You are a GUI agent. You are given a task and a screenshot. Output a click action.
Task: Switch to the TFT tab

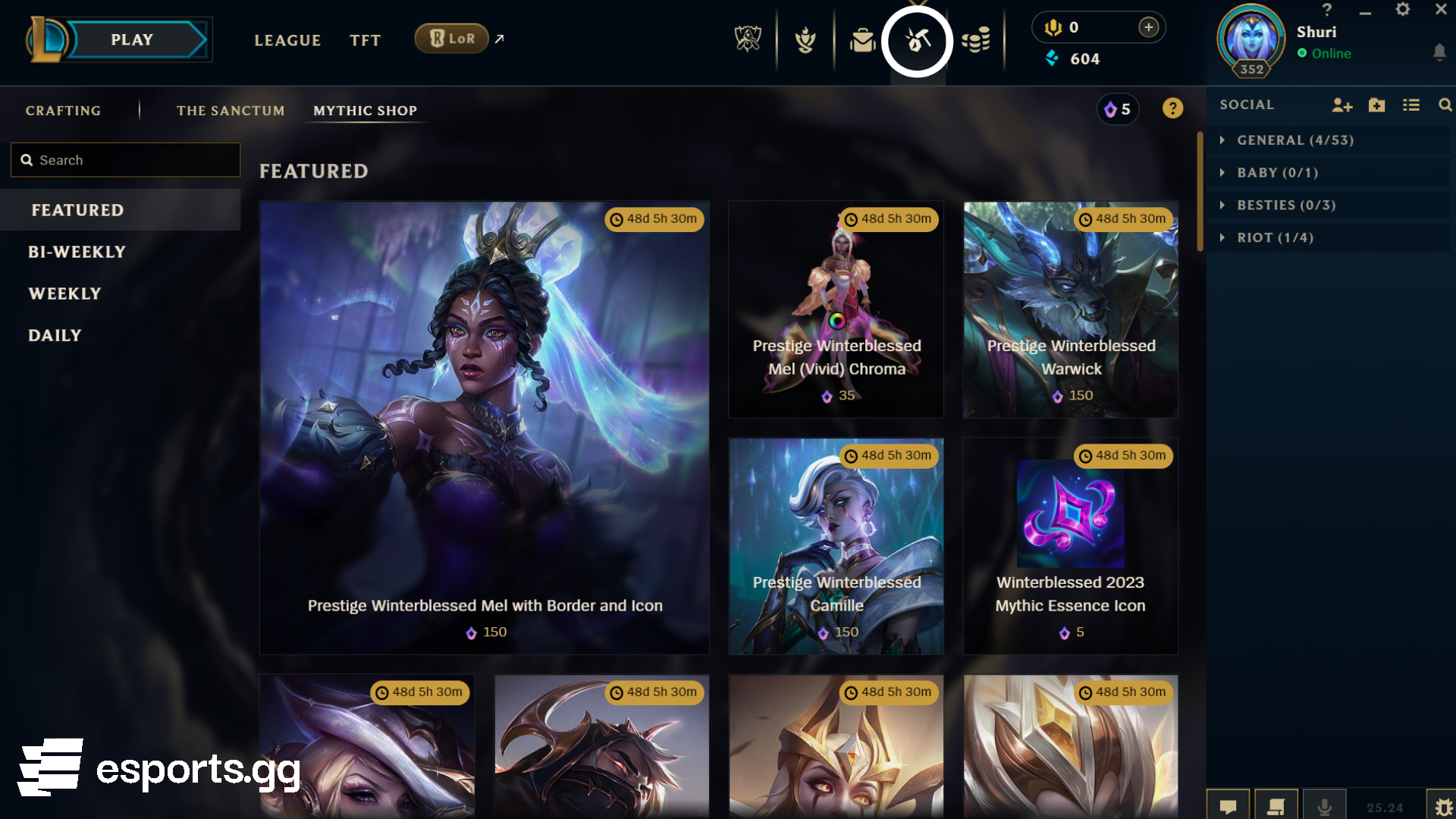tap(365, 40)
